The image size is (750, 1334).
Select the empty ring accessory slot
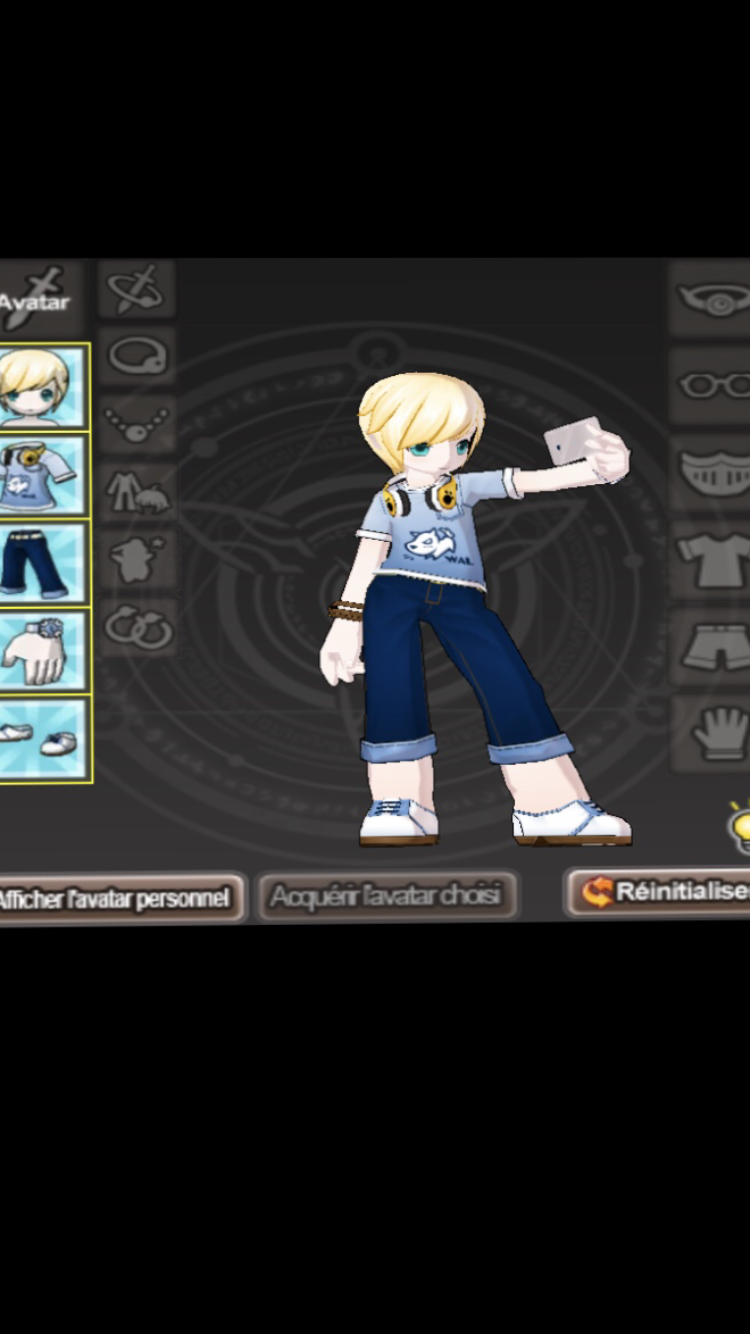(137, 356)
